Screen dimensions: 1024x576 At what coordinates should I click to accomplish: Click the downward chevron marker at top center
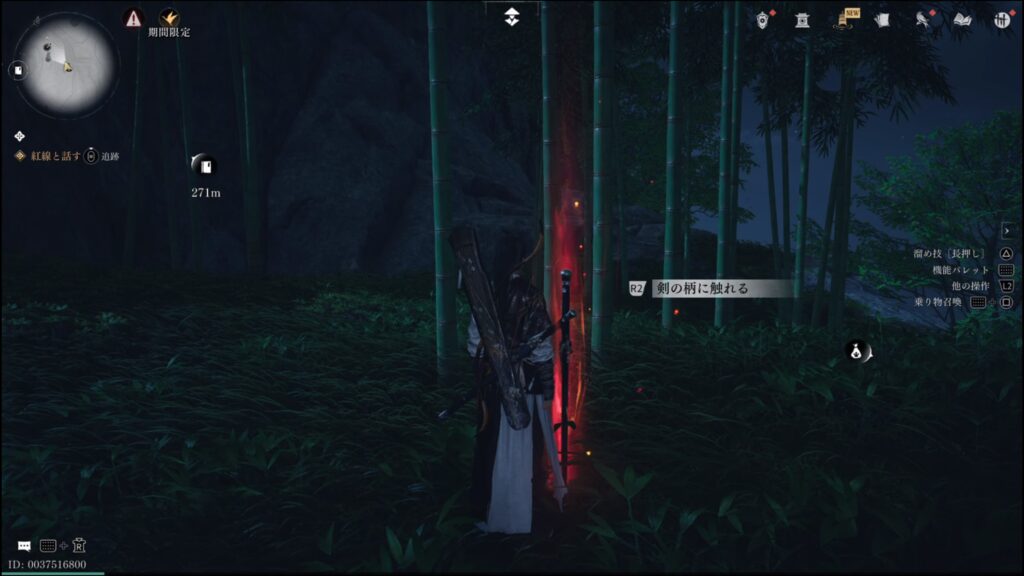click(x=512, y=17)
